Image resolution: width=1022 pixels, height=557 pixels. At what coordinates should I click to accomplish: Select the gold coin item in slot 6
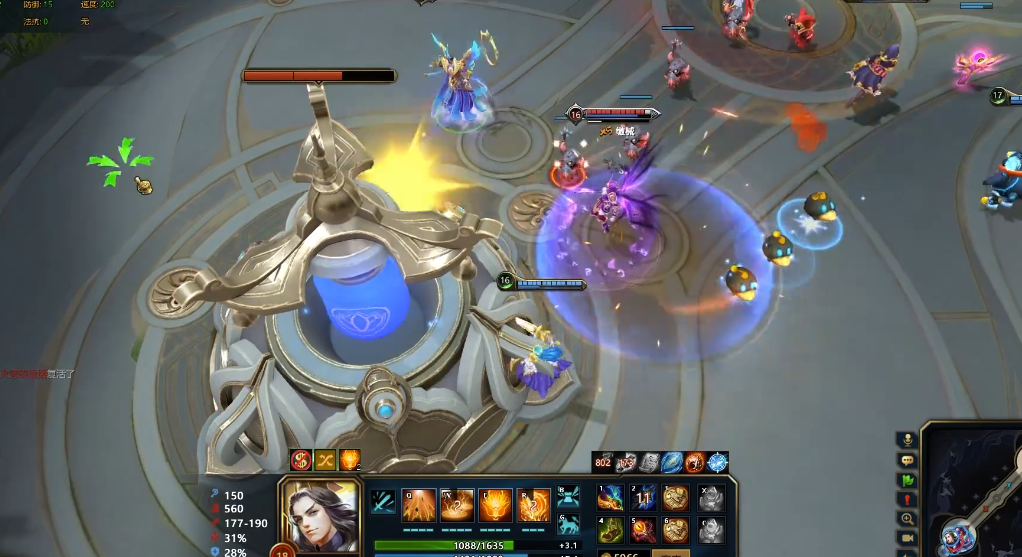coord(675,529)
